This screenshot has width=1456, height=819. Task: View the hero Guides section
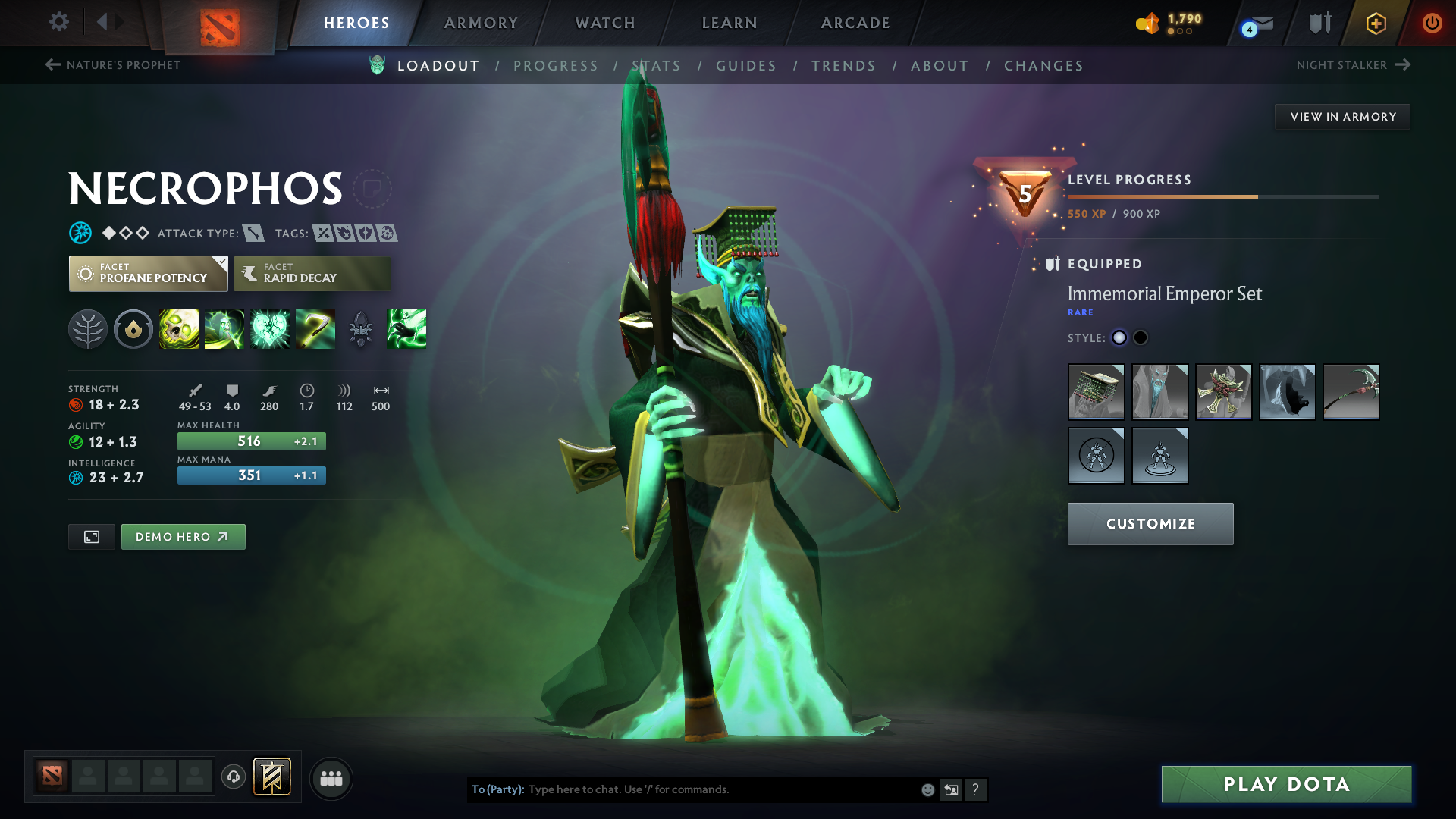(746, 66)
